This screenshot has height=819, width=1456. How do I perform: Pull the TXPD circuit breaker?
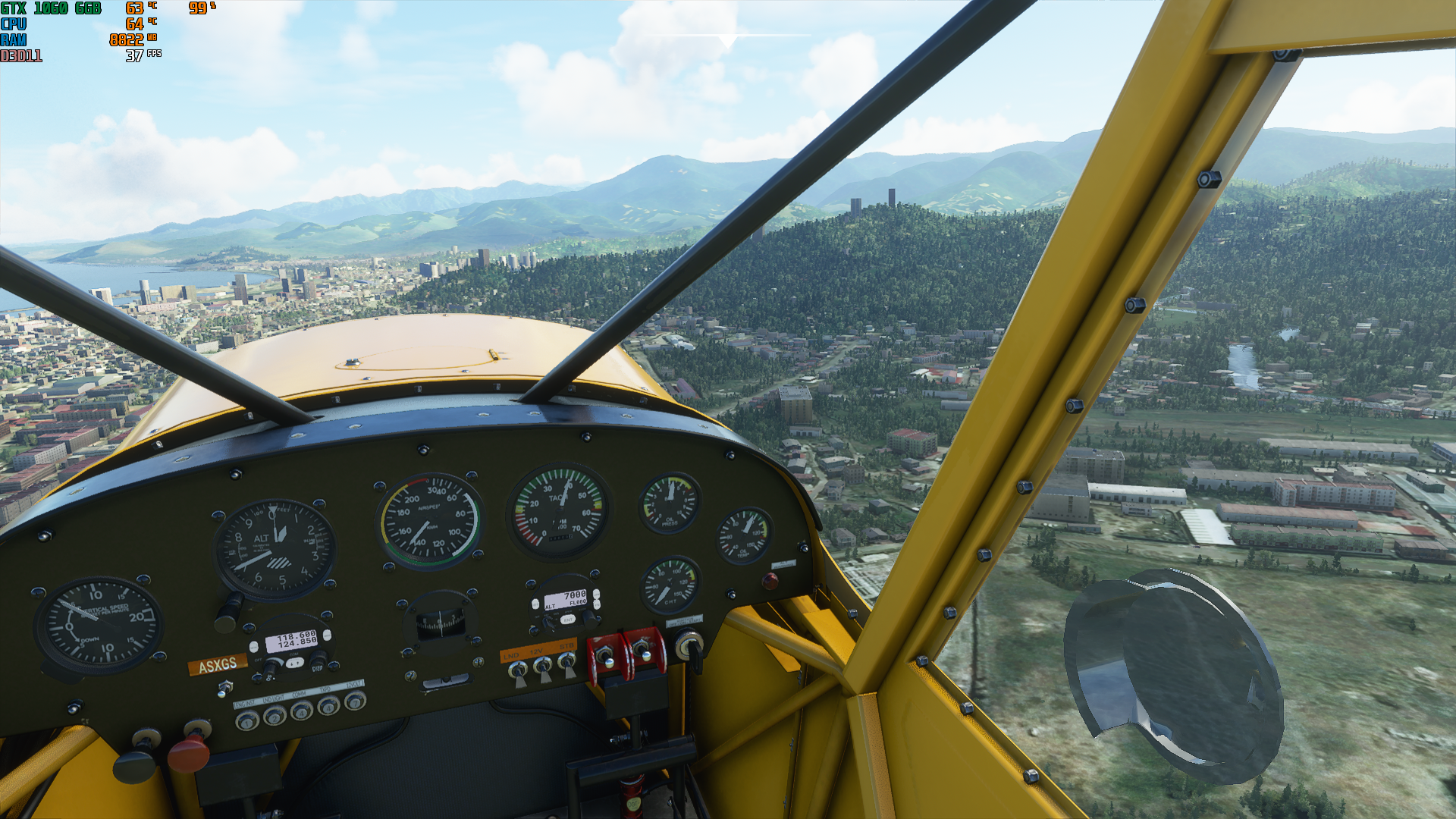pos(328,706)
